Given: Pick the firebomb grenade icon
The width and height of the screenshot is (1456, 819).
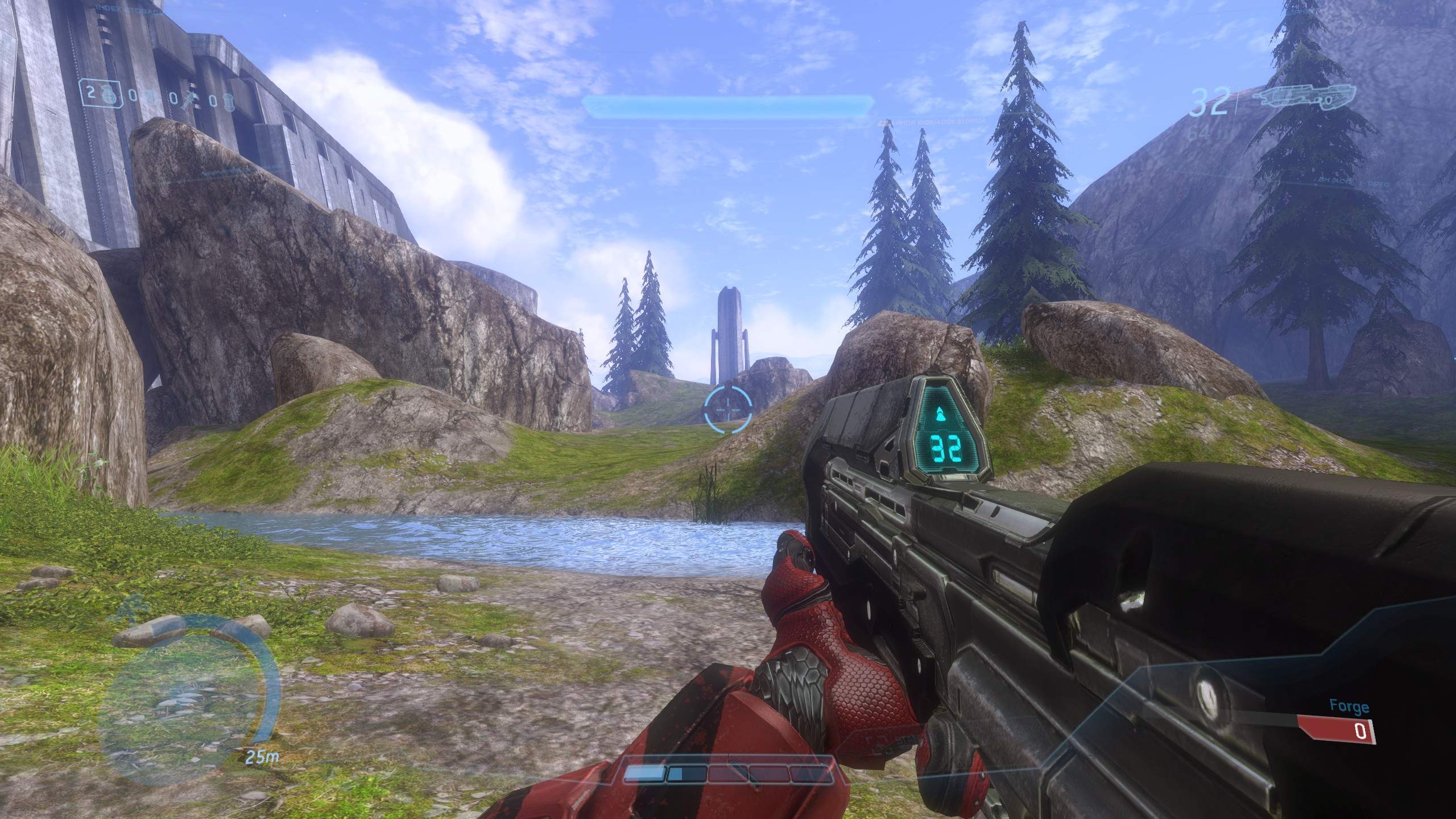Looking at the screenshot, I should 228,100.
